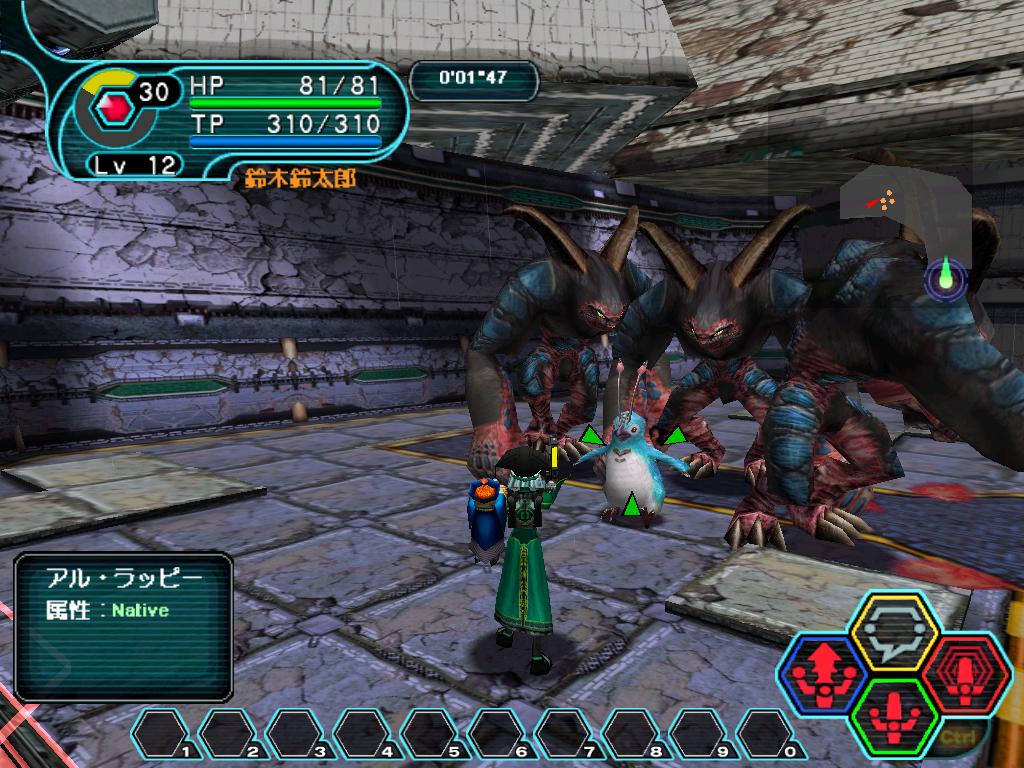Trigger the red-bordered action palette hexagon
This screenshot has width=1024, height=768.
coord(964,672)
